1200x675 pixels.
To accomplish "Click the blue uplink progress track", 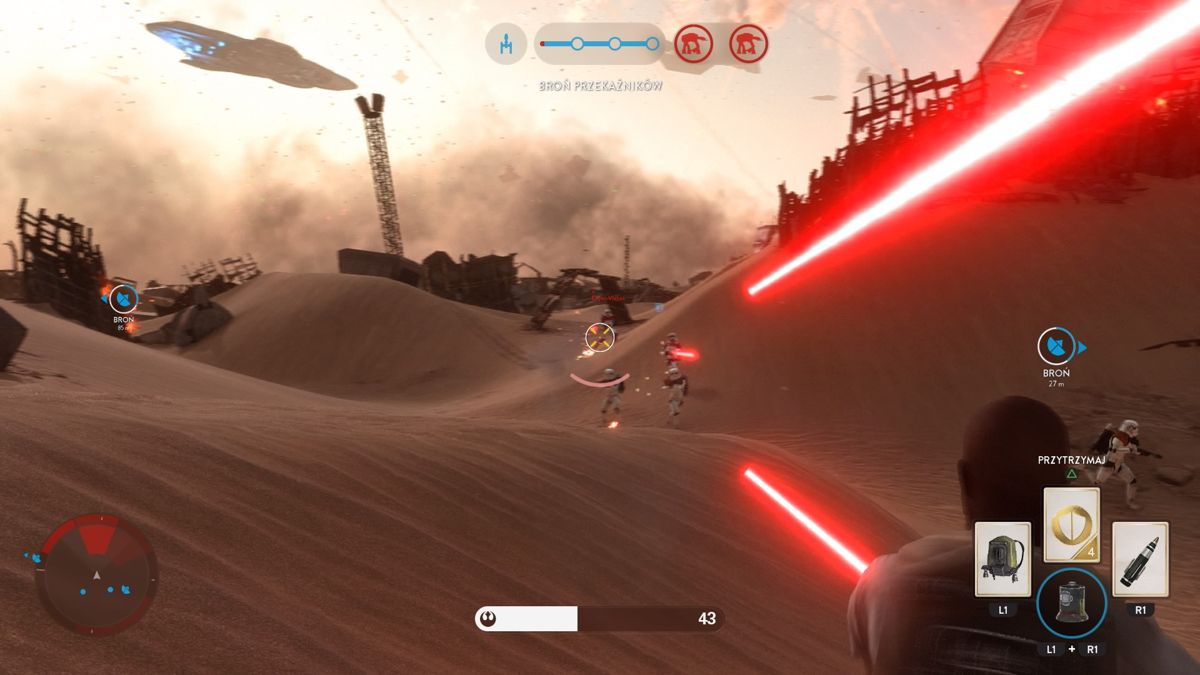I will (600, 44).
